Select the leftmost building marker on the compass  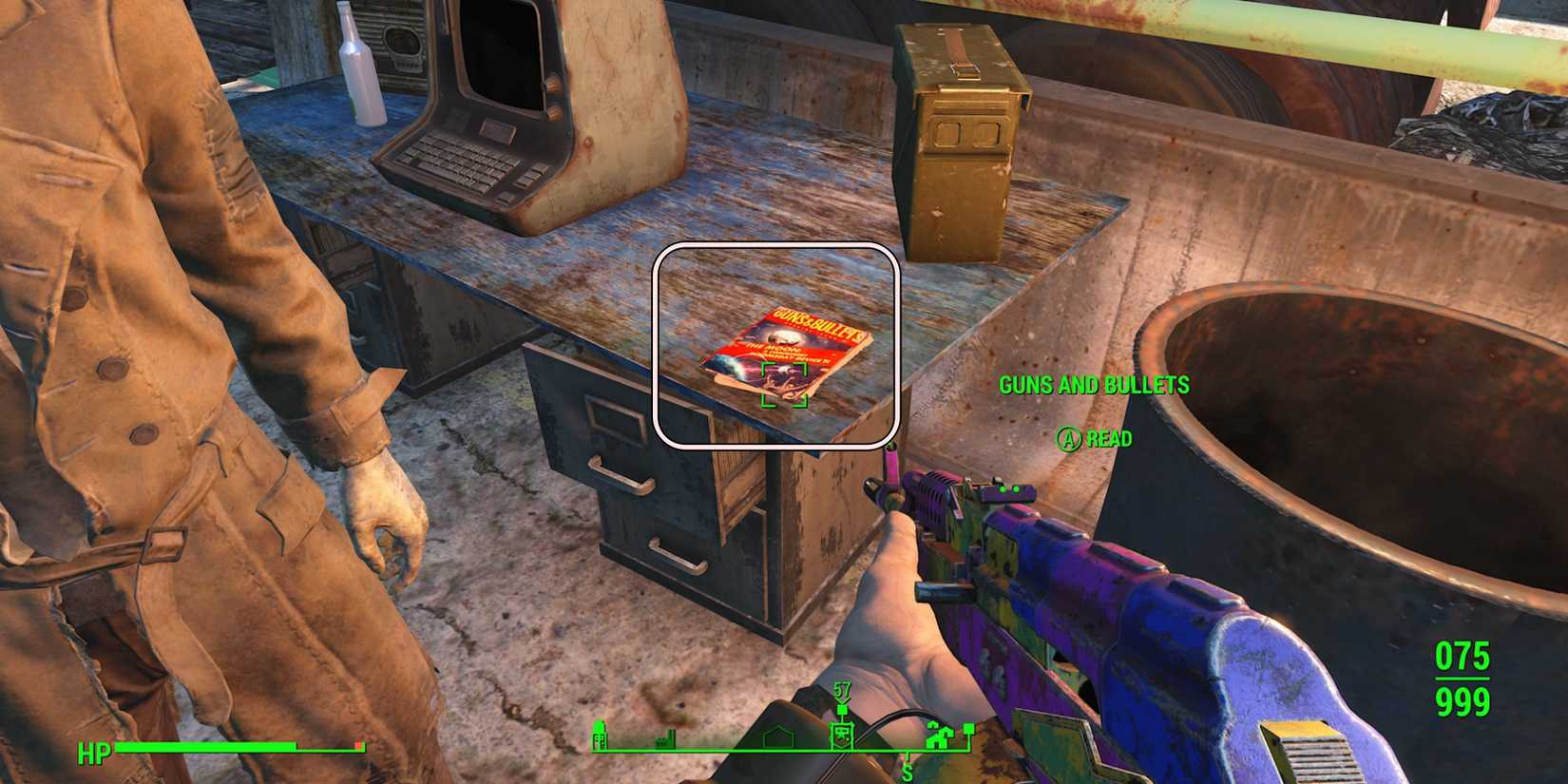coord(599,736)
